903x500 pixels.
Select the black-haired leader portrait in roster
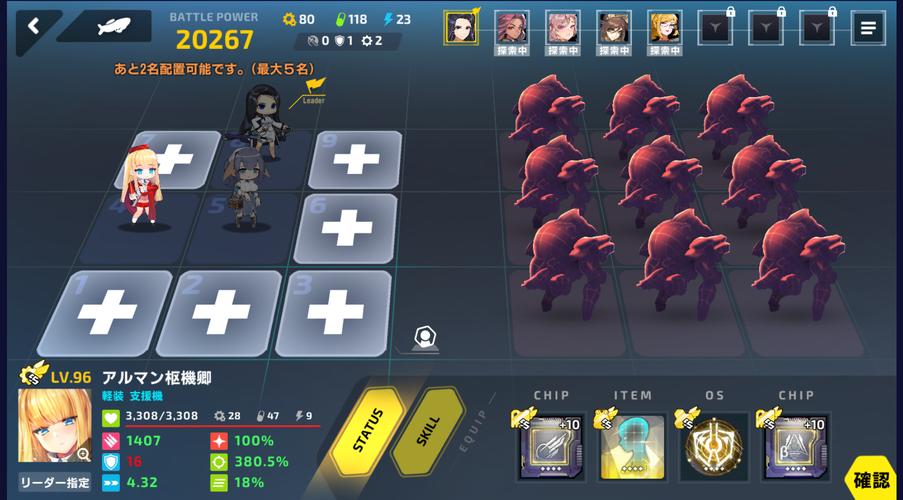coord(461,27)
